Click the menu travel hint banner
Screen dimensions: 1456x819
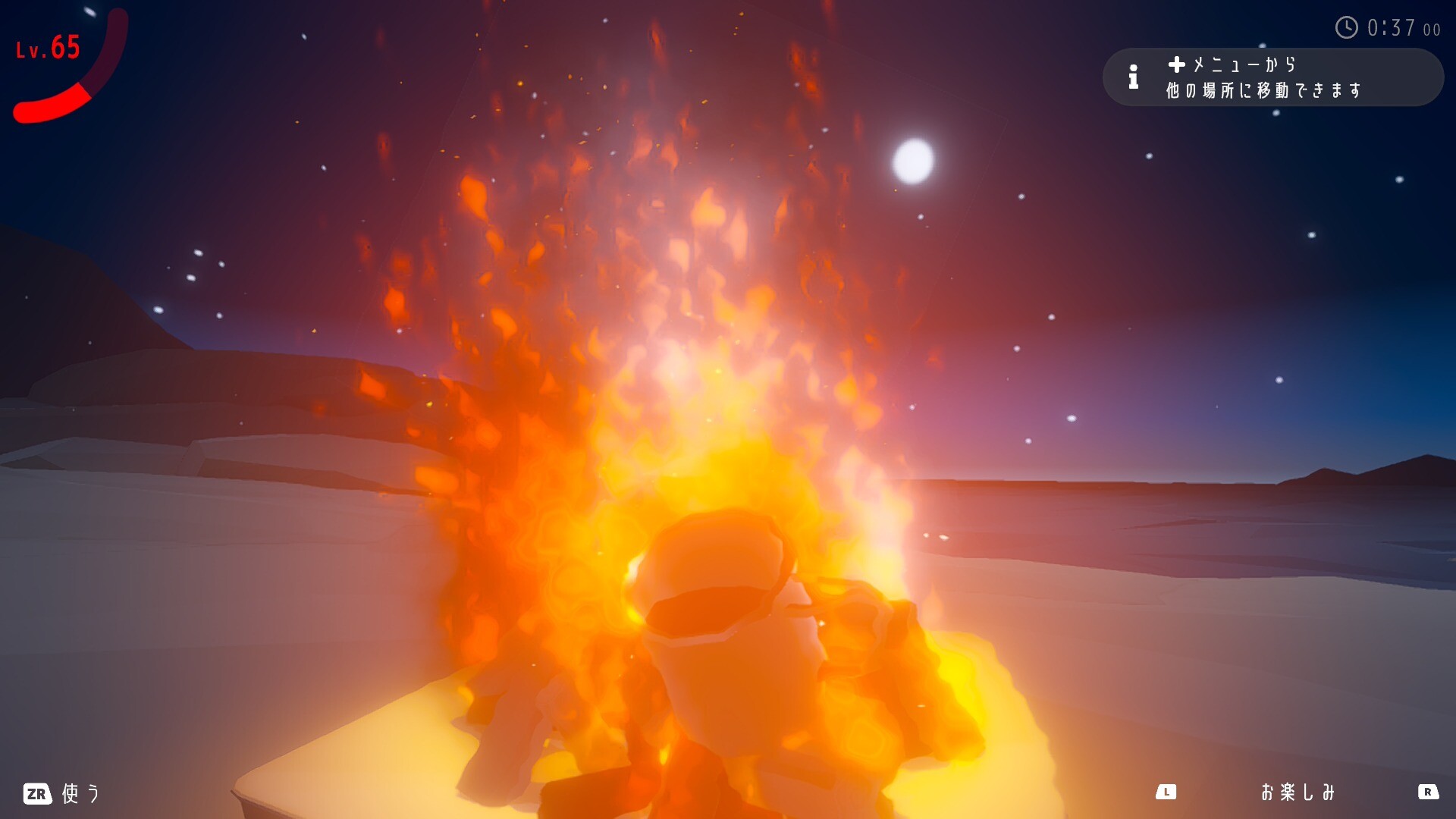1272,77
